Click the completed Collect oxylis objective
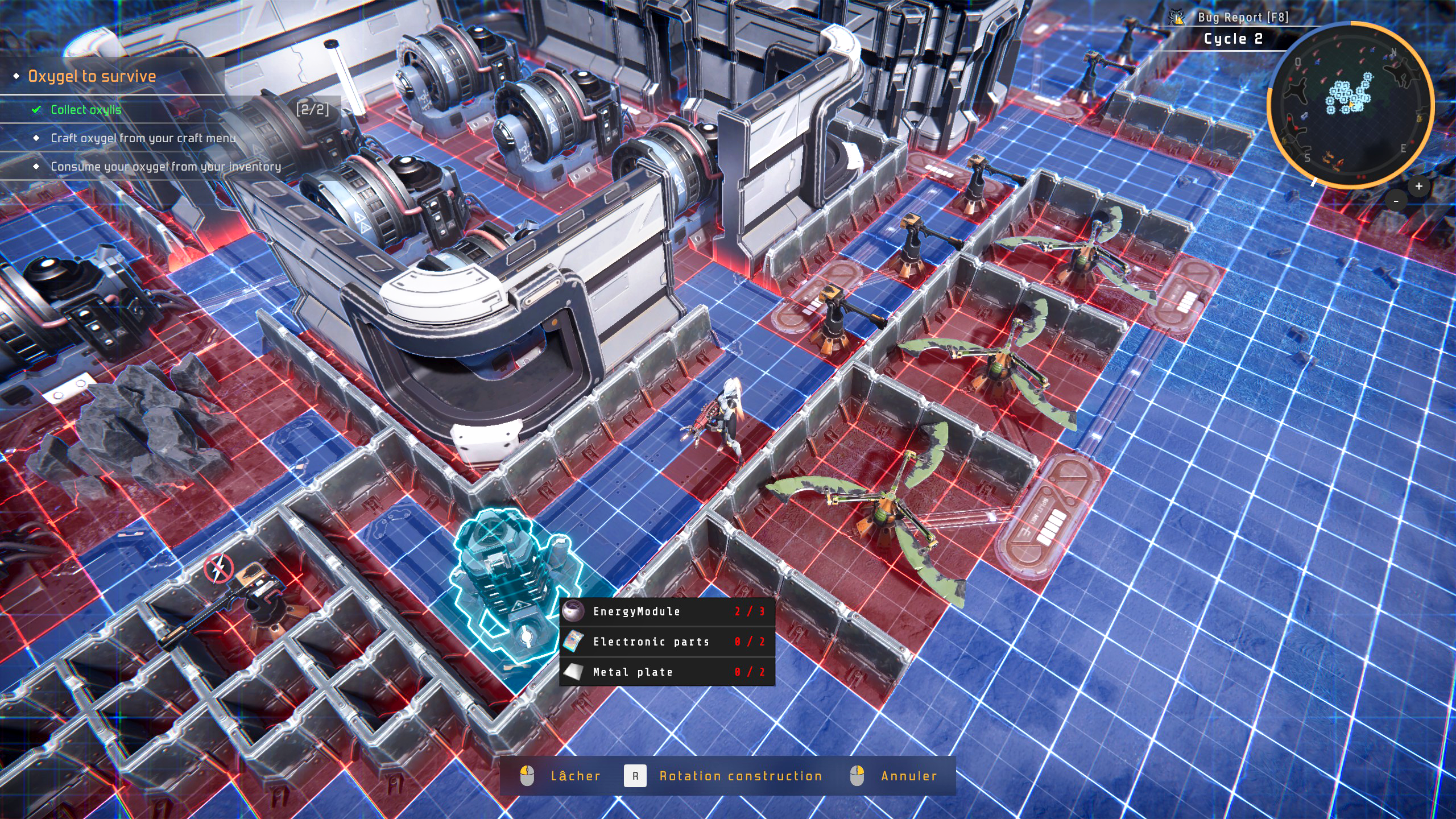The height and width of the screenshot is (819, 1456). point(86,110)
